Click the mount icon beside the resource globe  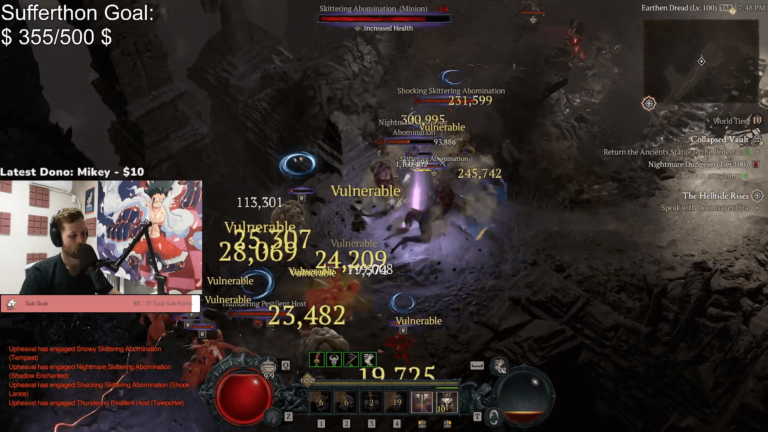click(499, 367)
